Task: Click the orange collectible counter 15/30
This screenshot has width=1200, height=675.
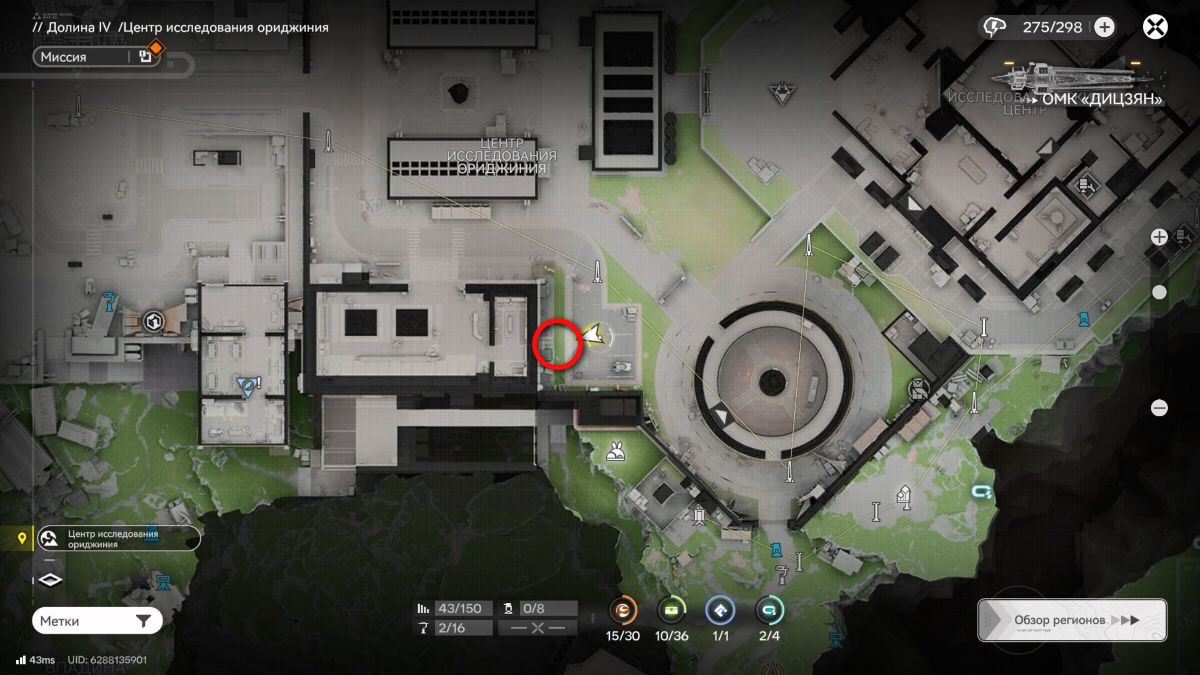Action: 624,610
